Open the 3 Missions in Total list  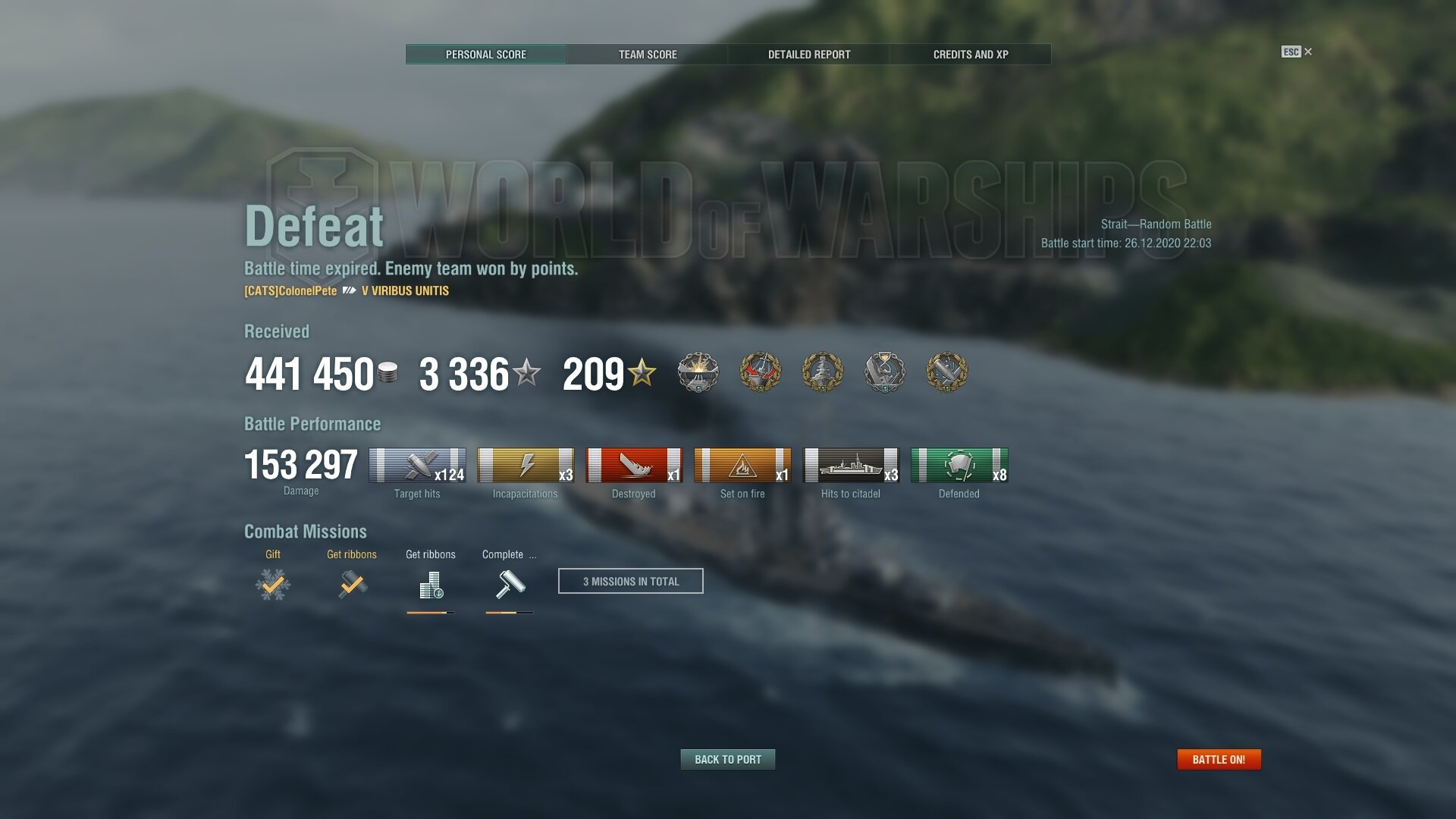point(631,581)
